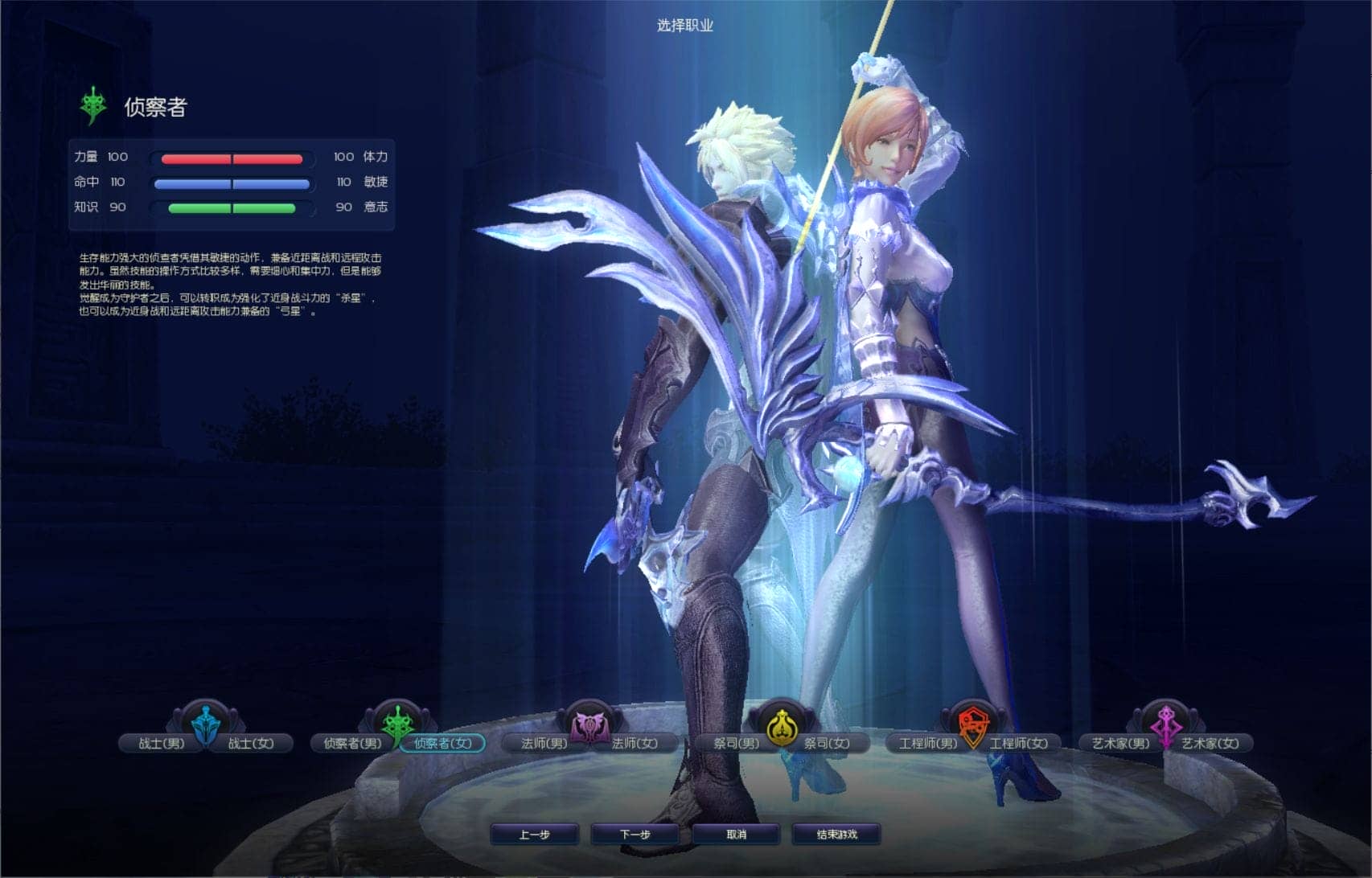Pick the 工程师(女) class
The height and width of the screenshot is (878, 1372).
click(x=1018, y=744)
